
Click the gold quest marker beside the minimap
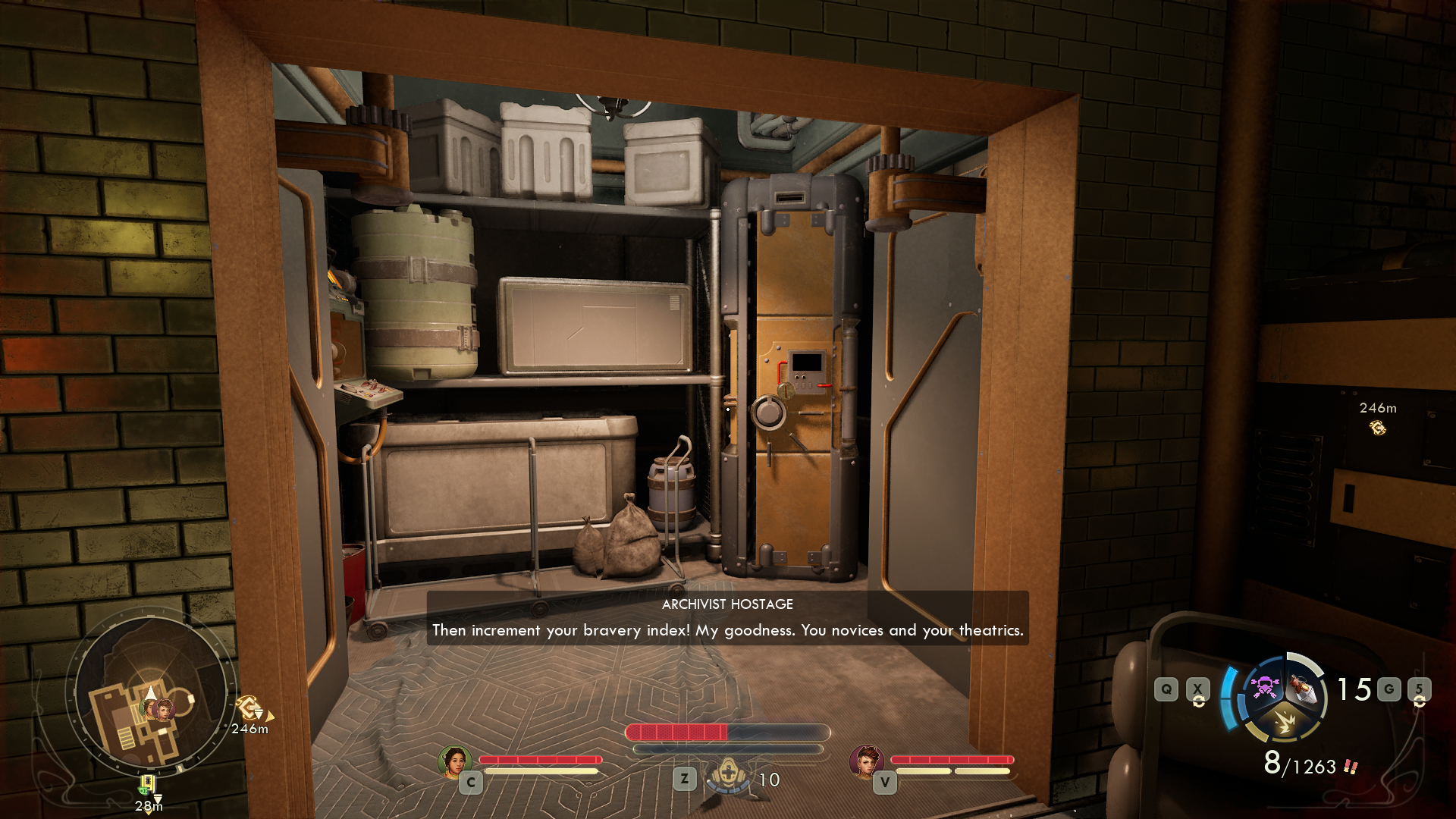pyautogui.click(x=249, y=708)
